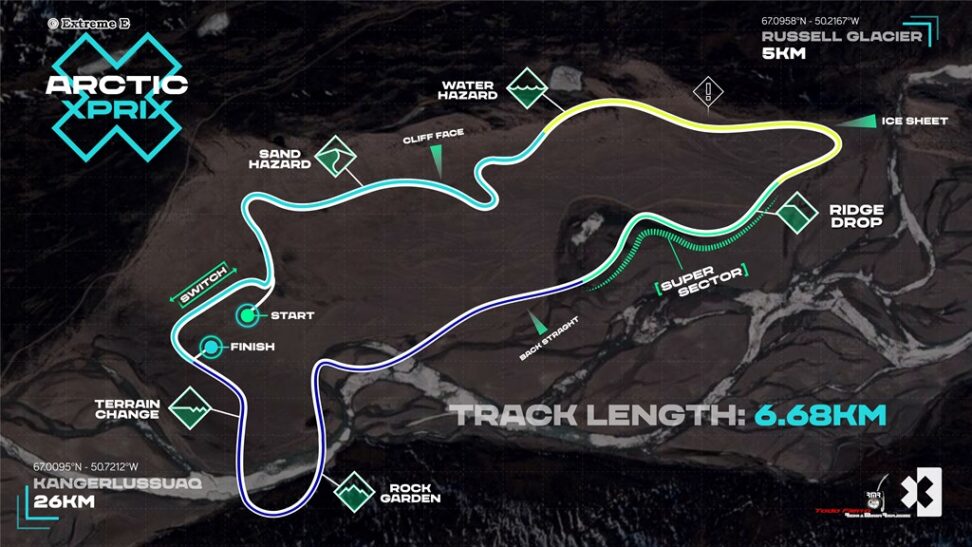Select the Finish point circle marker
Image resolution: width=972 pixels, height=547 pixels.
coord(211,347)
